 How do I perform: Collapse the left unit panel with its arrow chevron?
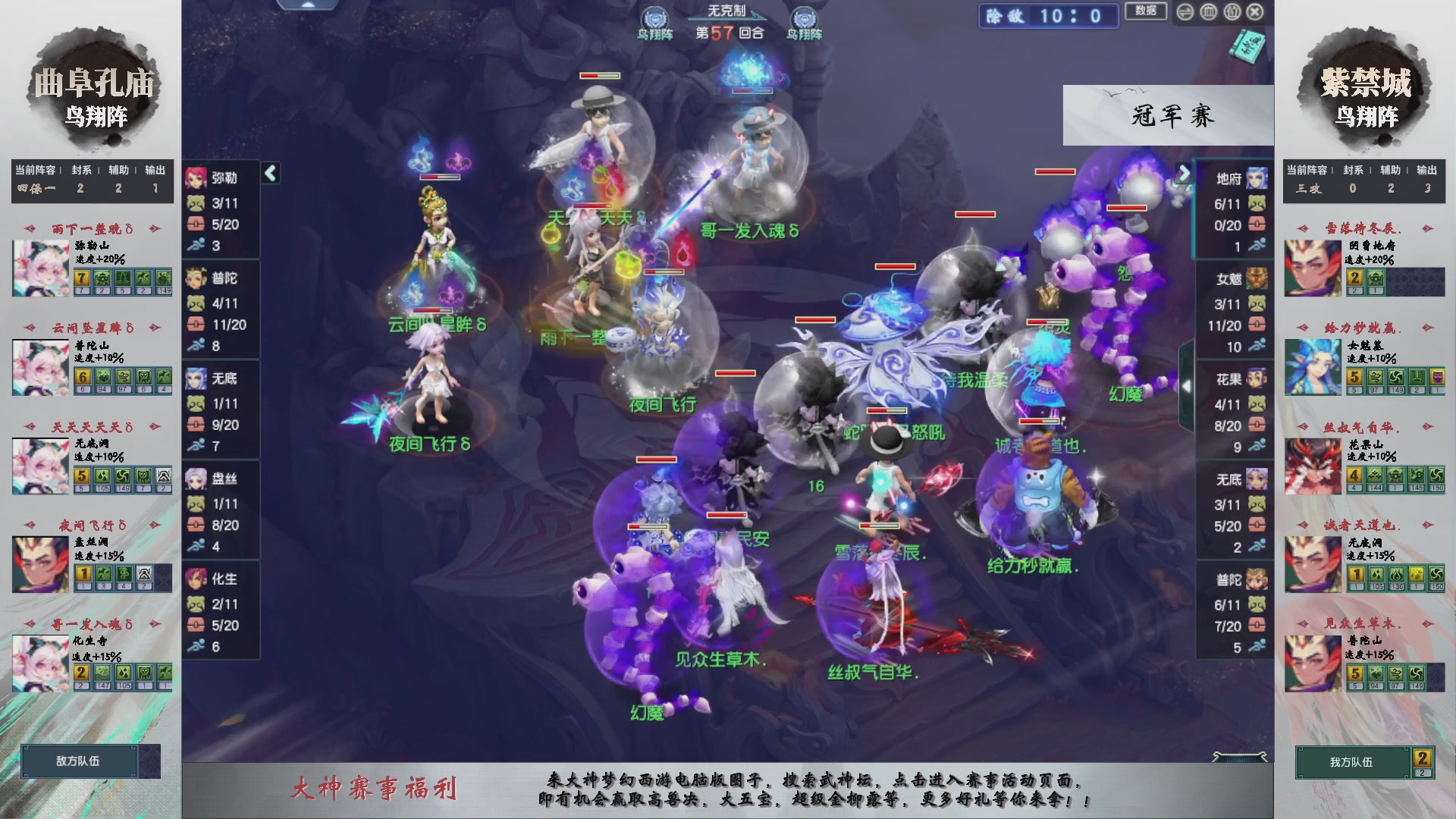(x=269, y=173)
